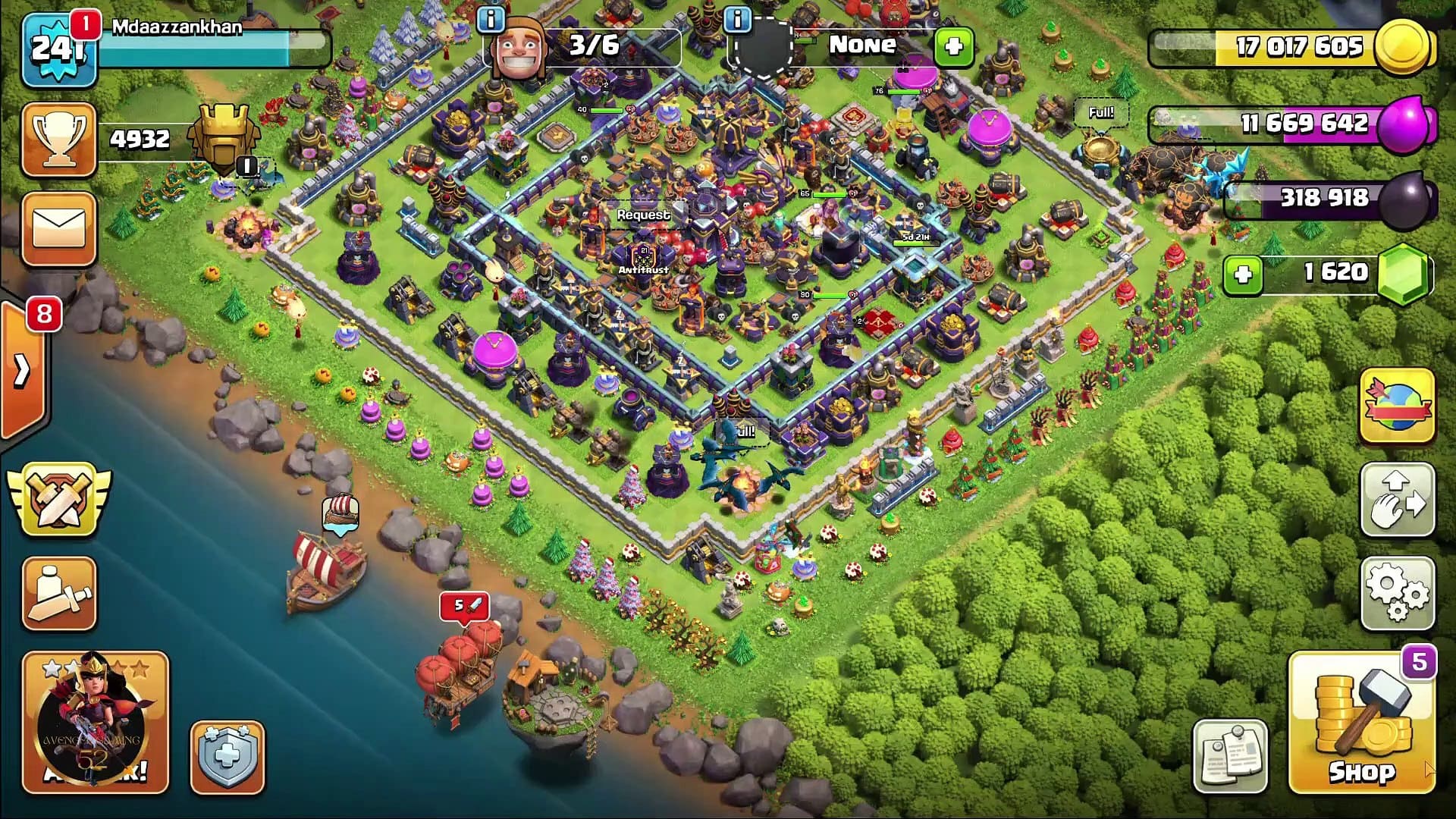Open the crossed swords events button
The width and height of the screenshot is (1456, 819).
tap(59, 500)
